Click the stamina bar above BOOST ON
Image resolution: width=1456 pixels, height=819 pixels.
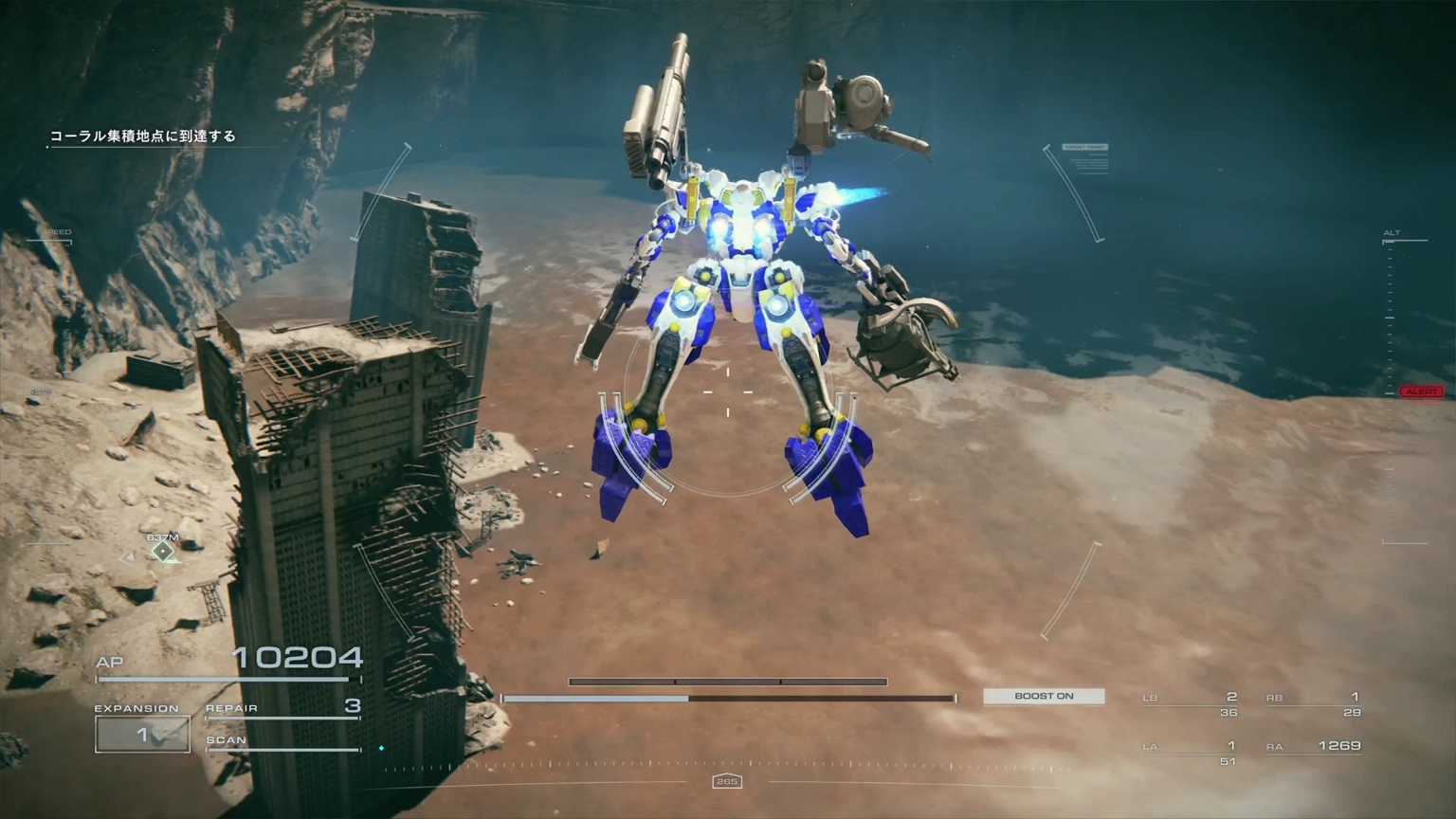(x=727, y=681)
